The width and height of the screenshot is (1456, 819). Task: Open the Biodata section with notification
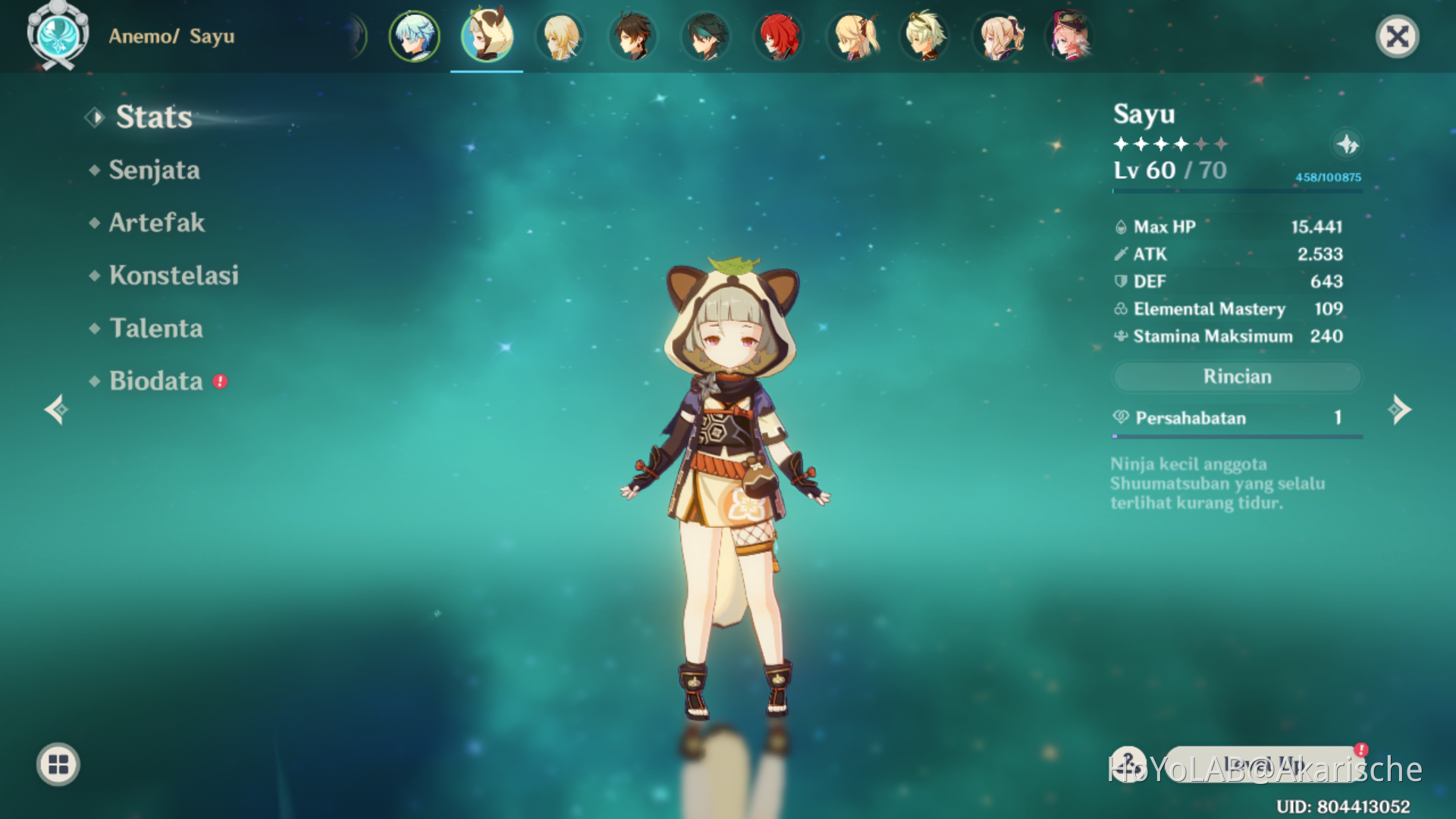(155, 381)
